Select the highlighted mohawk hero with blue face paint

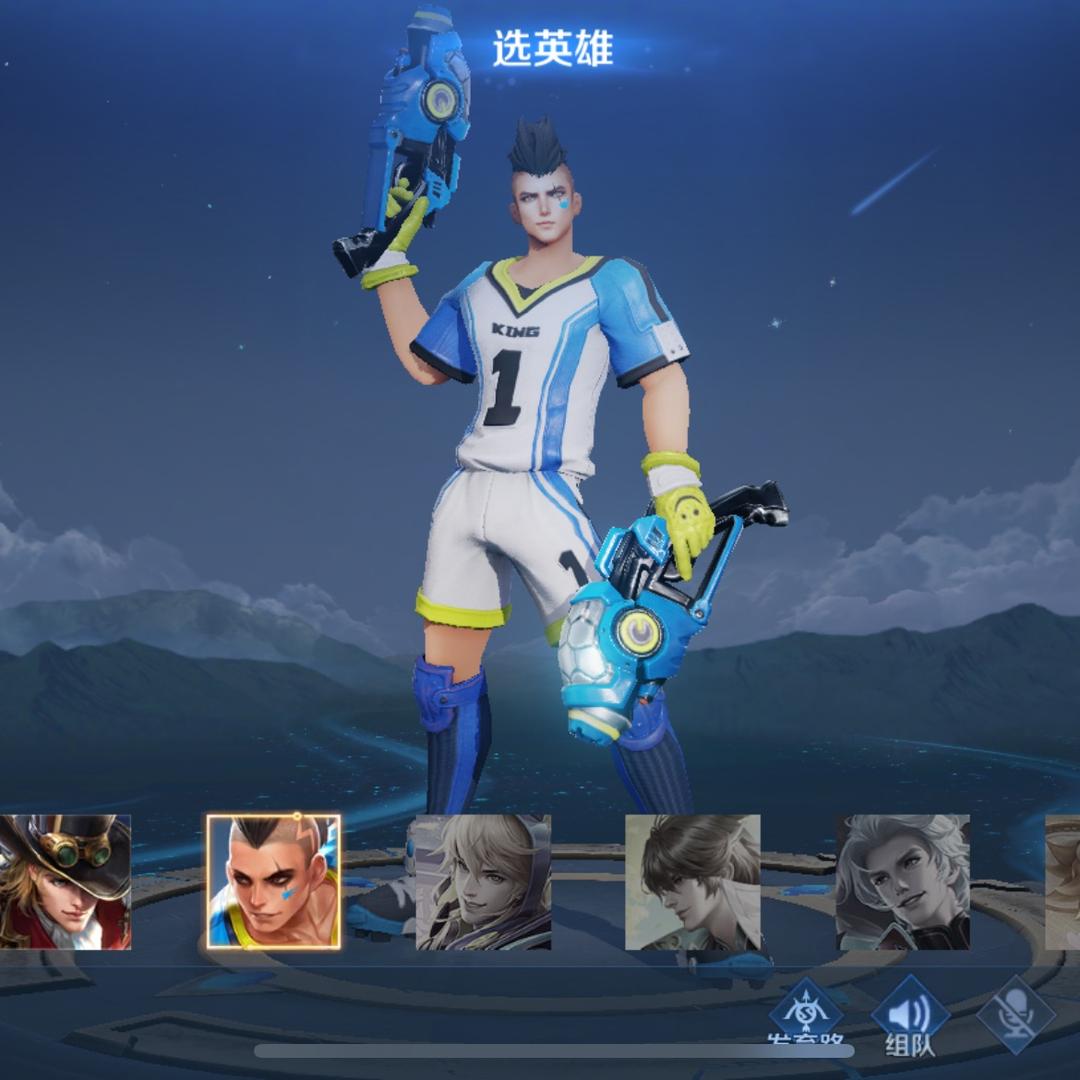pos(273,881)
